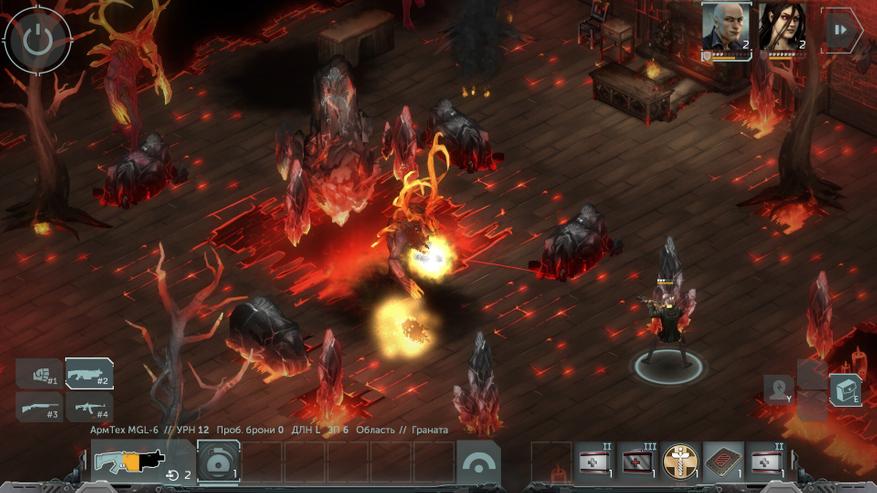This screenshot has height=493, width=877.
Task: Activate the grenade shot ability
Action: pos(216,463)
